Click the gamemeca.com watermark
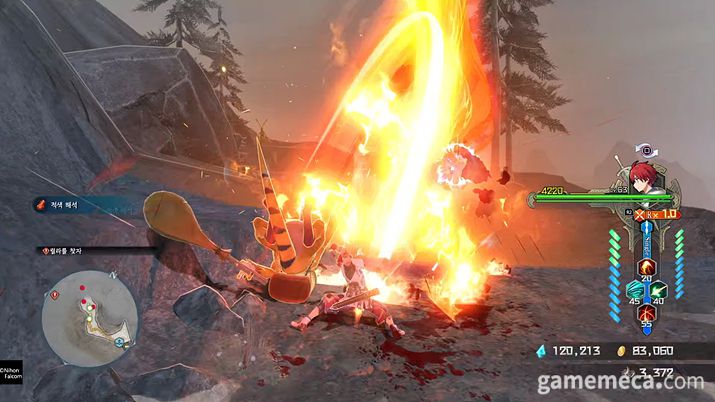 621,382
